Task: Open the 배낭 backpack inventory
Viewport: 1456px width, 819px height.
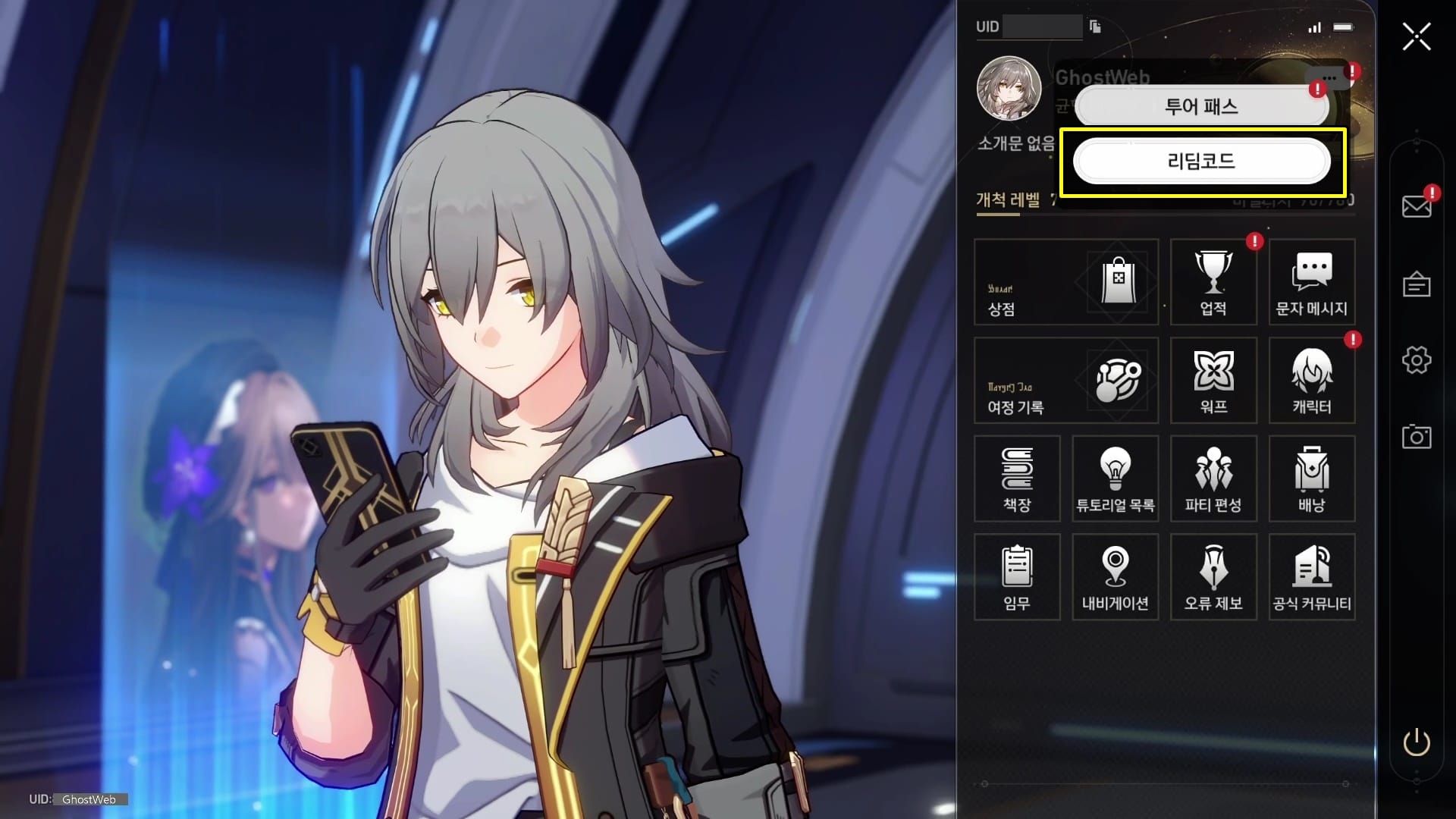Action: (x=1311, y=479)
